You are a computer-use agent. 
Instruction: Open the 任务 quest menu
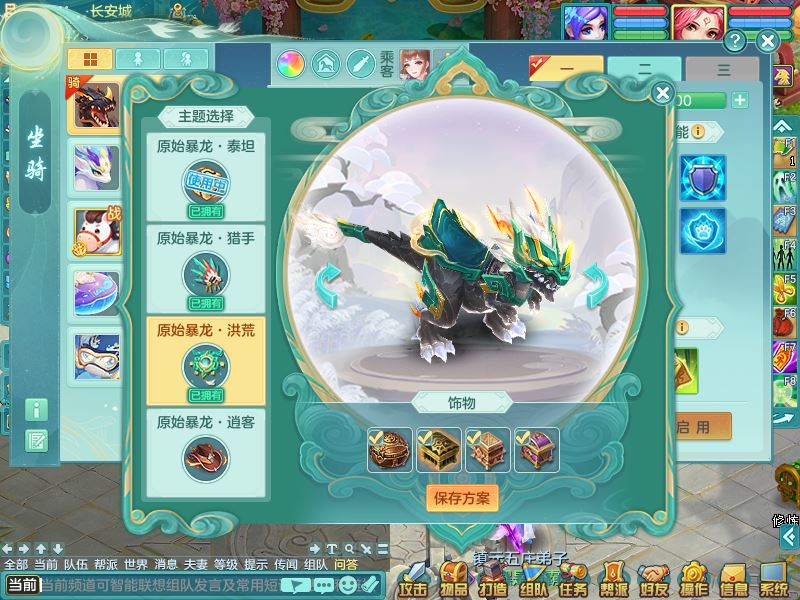pyautogui.click(x=572, y=579)
